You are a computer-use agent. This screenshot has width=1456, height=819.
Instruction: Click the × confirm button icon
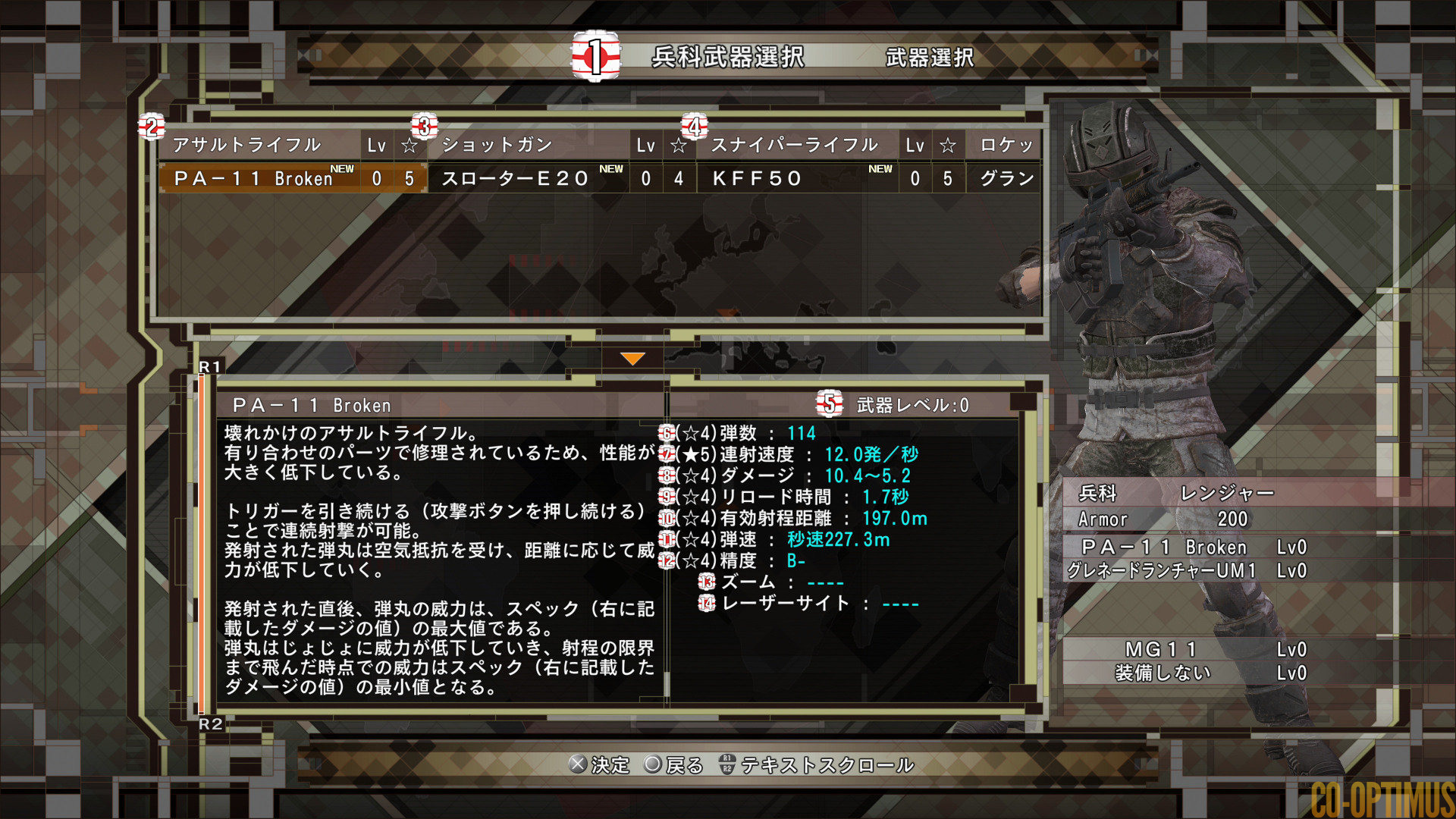(579, 765)
